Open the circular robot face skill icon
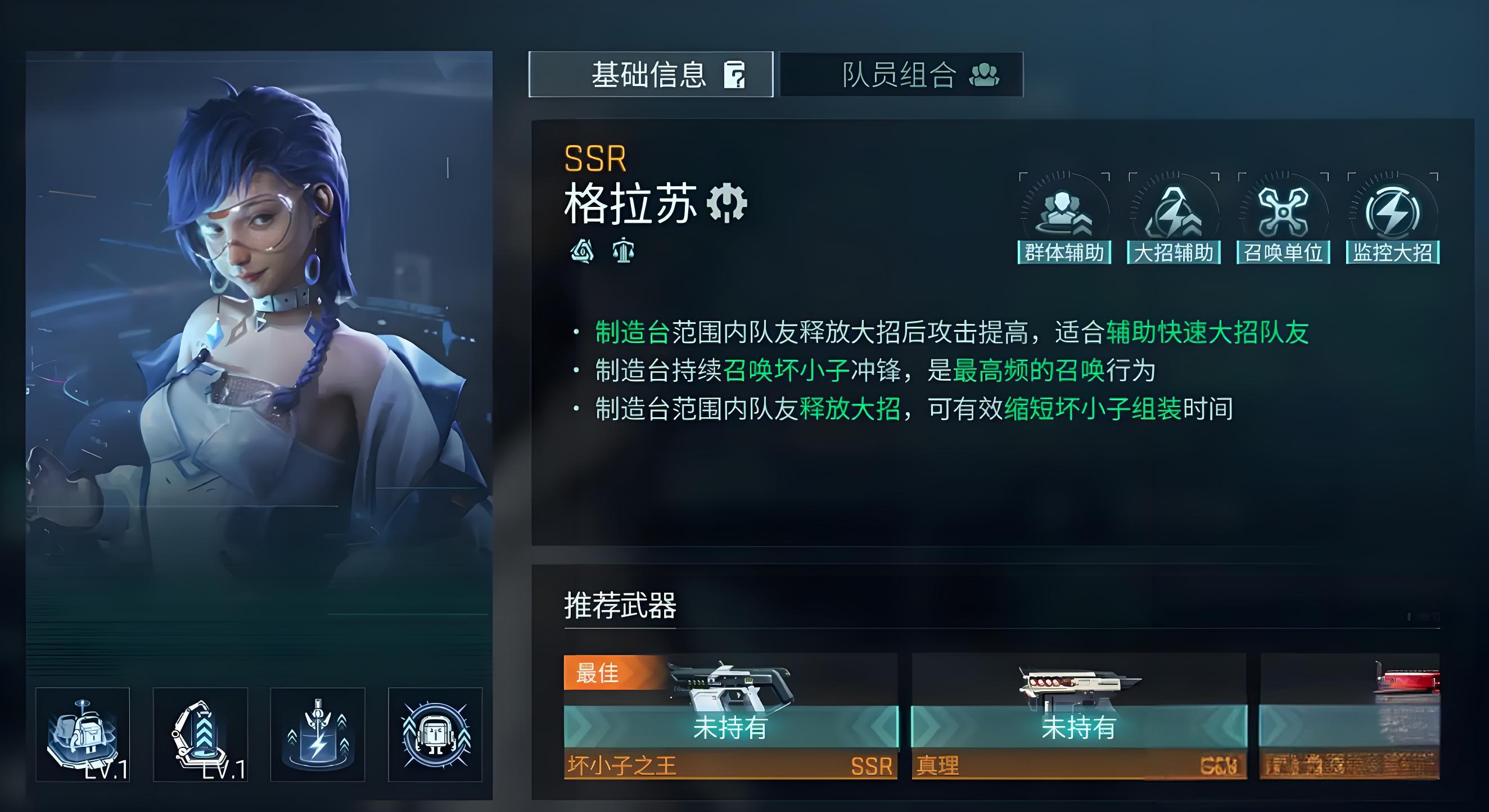 (x=435, y=734)
